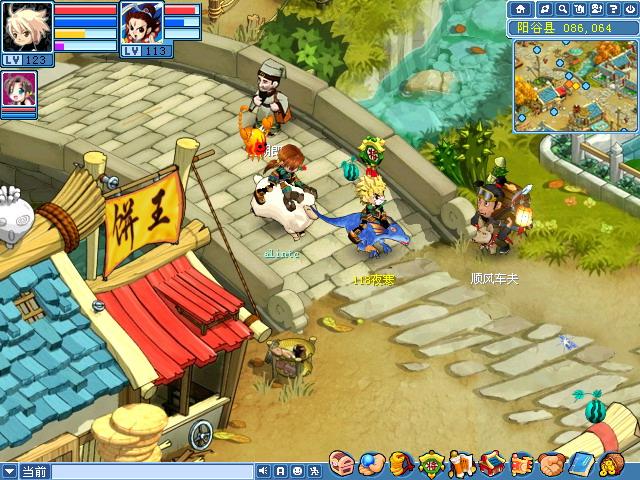Image resolution: width=640 pixels, height=480 pixels.
Task: Open the handshake icon
Action: pyautogui.click(x=552, y=464)
